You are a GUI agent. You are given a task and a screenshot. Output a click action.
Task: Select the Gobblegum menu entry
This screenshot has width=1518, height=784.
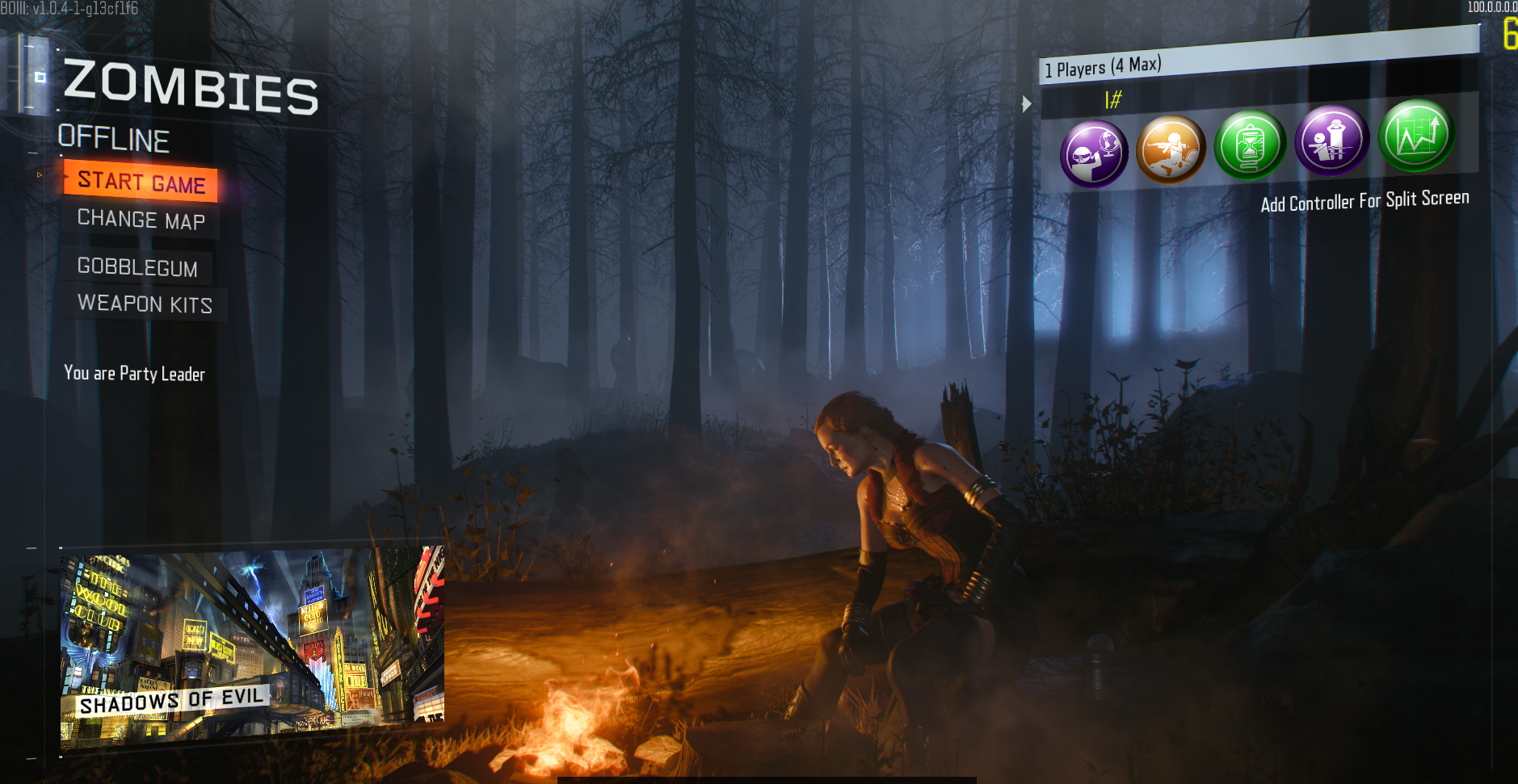137,267
